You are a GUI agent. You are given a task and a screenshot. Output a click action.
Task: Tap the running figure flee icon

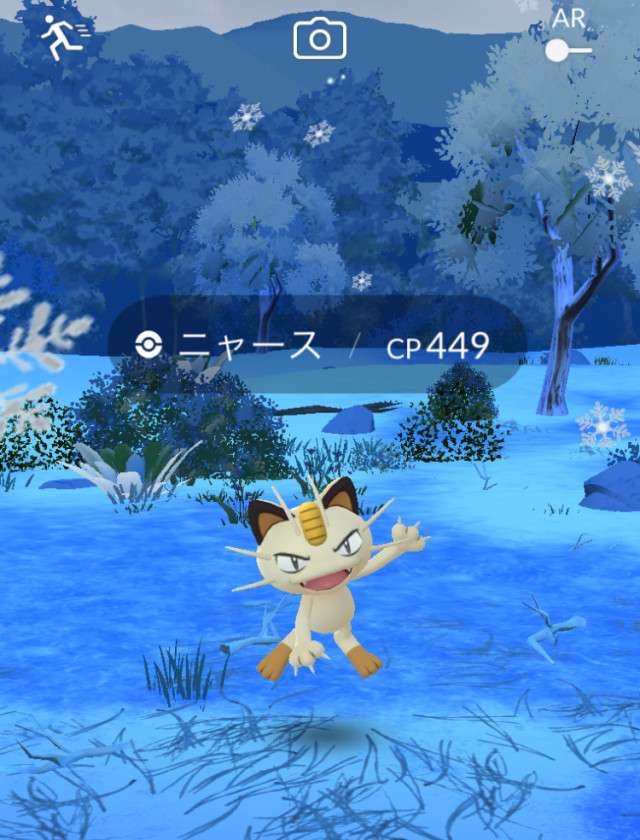click(x=63, y=38)
